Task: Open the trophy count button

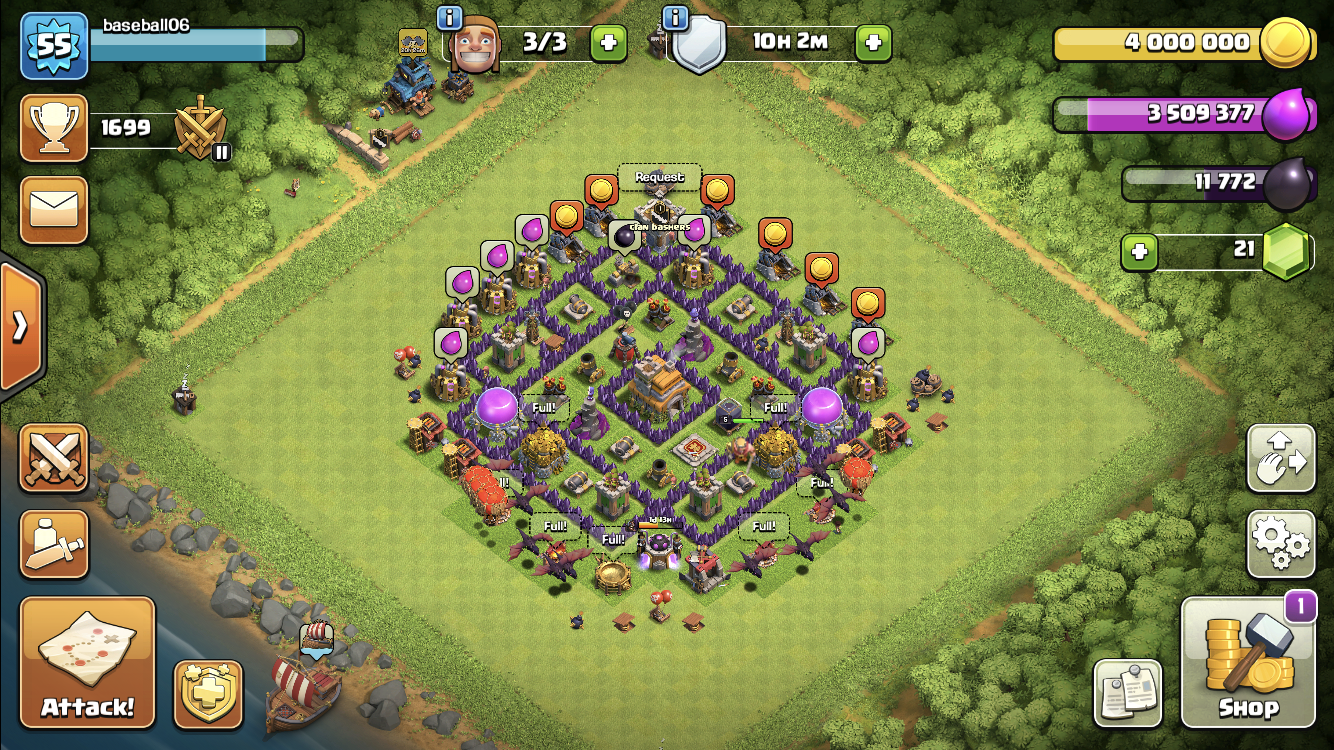Action: click(54, 128)
